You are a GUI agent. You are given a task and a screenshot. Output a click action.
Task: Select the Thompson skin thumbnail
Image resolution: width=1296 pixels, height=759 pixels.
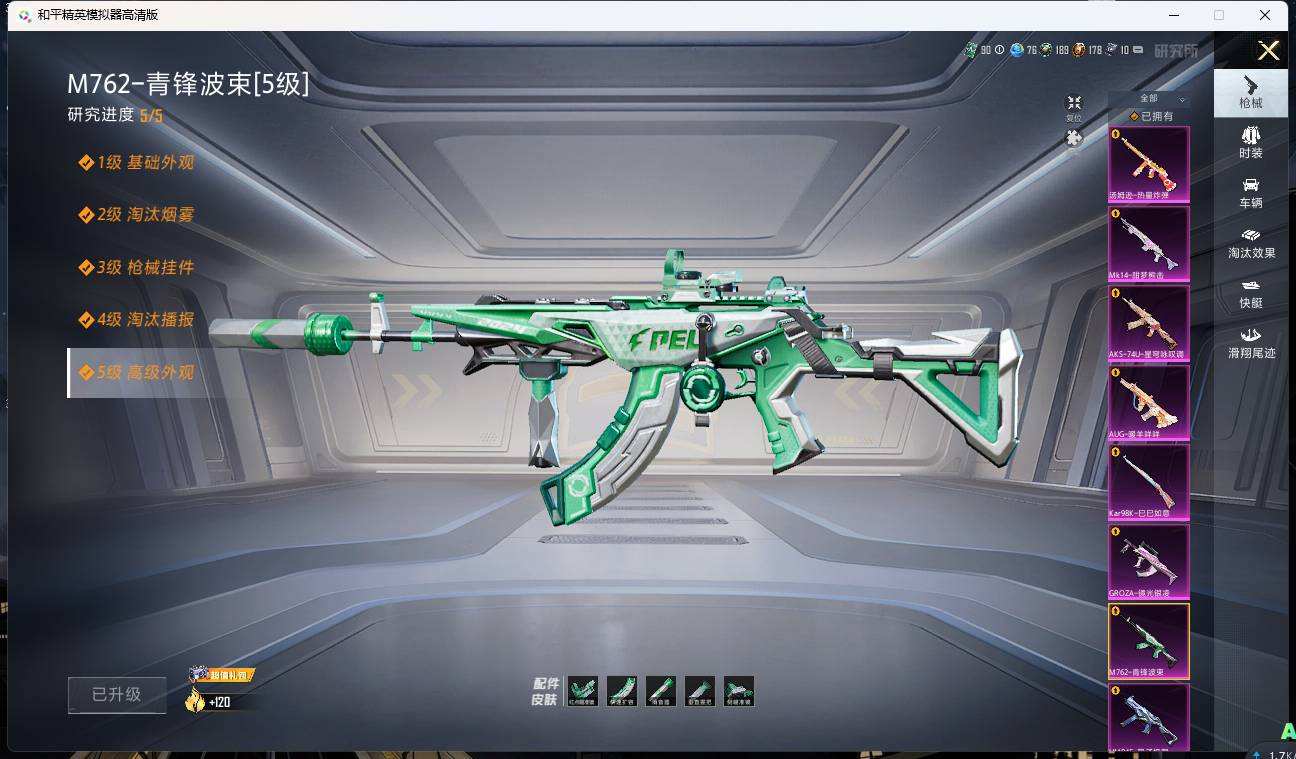pyautogui.click(x=1149, y=164)
